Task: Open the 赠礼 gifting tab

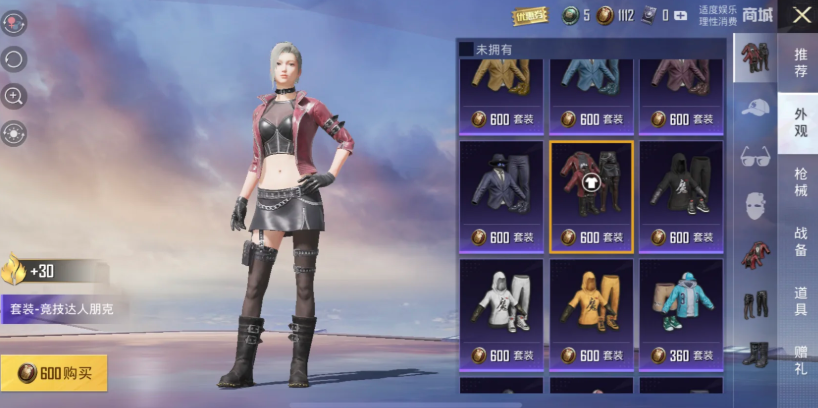Action: [800, 359]
